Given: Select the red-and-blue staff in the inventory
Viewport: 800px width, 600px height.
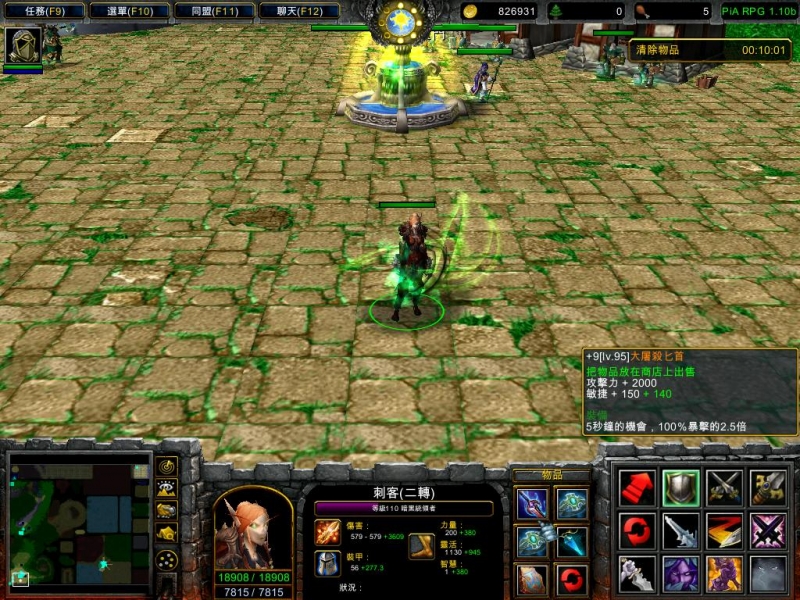Looking at the screenshot, I should click(532, 504).
